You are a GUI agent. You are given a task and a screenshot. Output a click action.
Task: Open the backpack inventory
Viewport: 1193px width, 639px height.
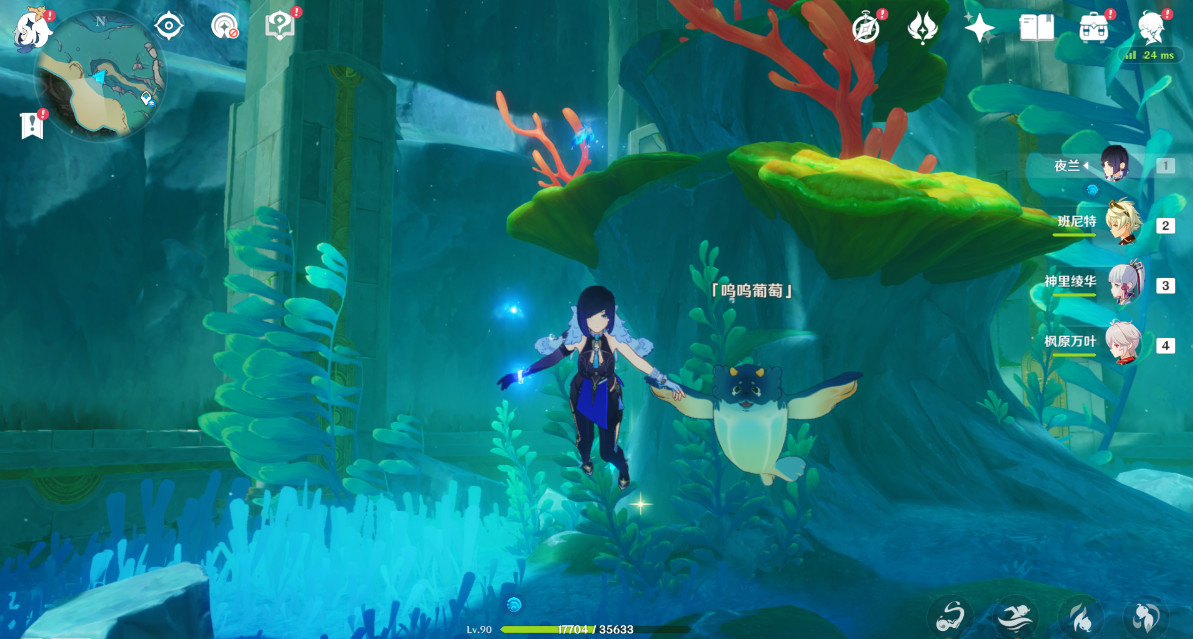1094,28
